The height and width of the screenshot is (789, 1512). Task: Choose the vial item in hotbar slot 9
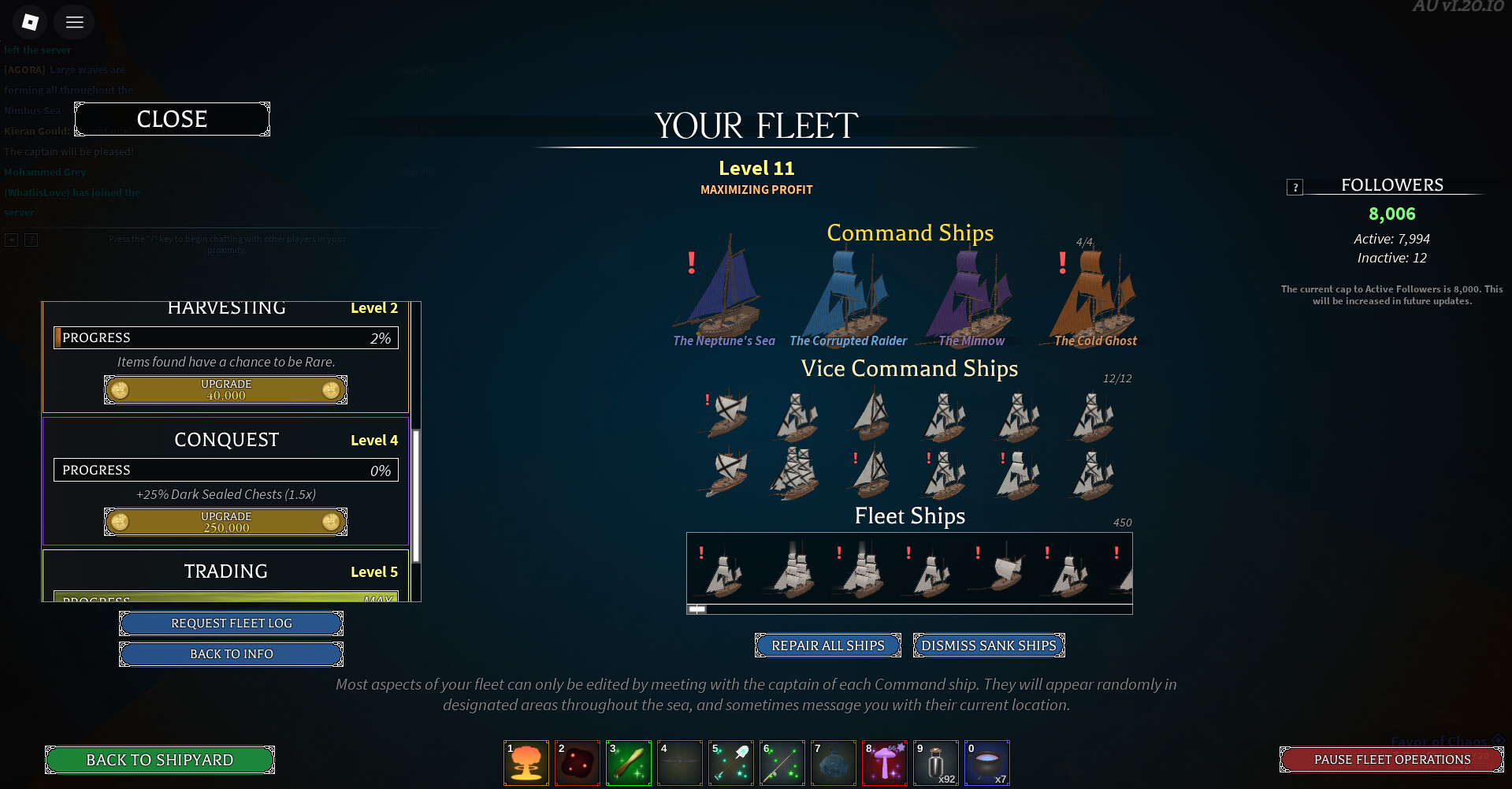[x=936, y=763]
